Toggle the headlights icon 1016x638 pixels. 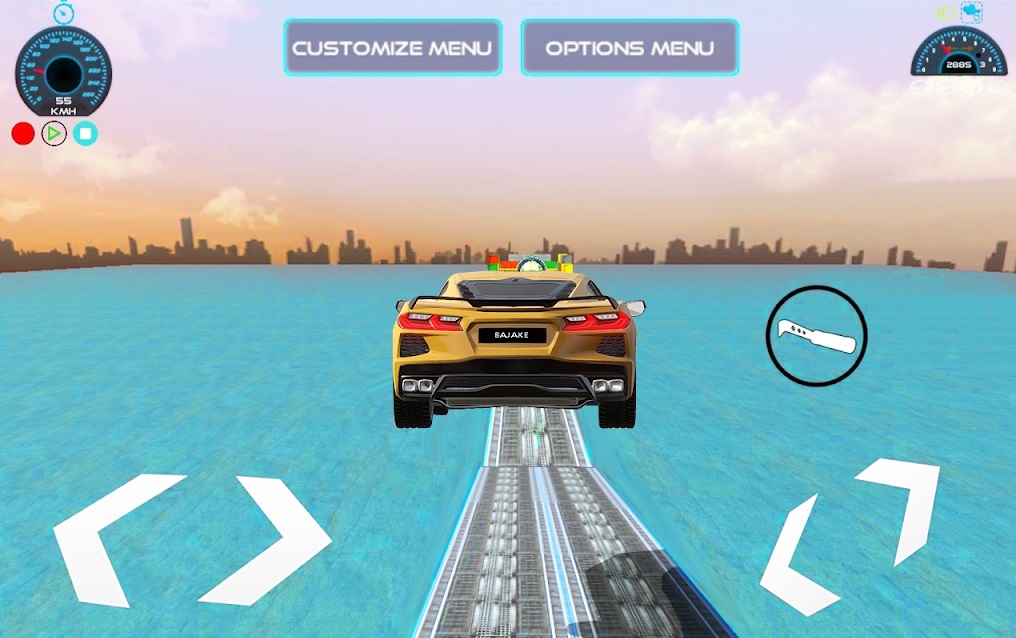coord(945,13)
